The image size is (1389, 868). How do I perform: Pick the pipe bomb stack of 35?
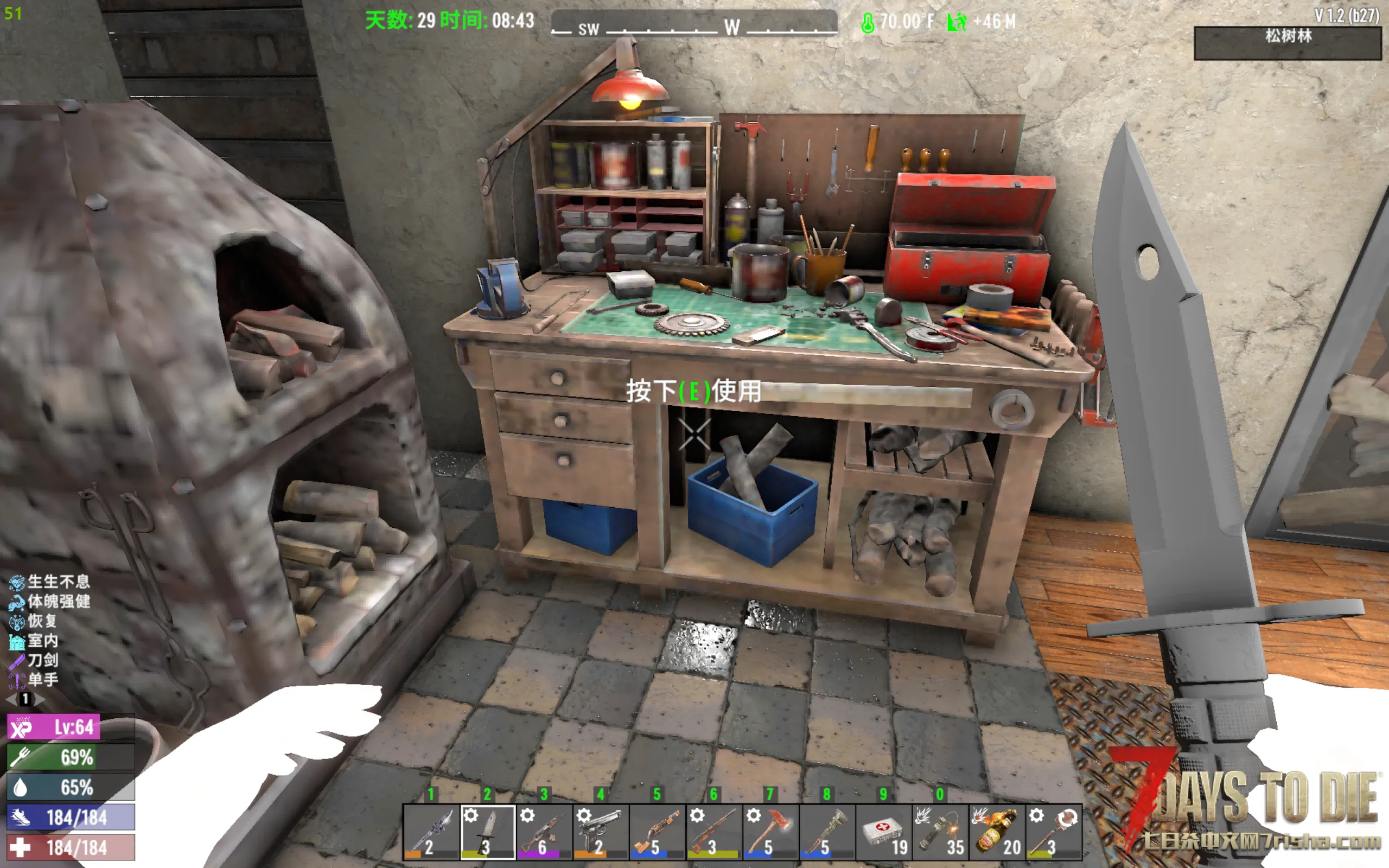coord(940,832)
